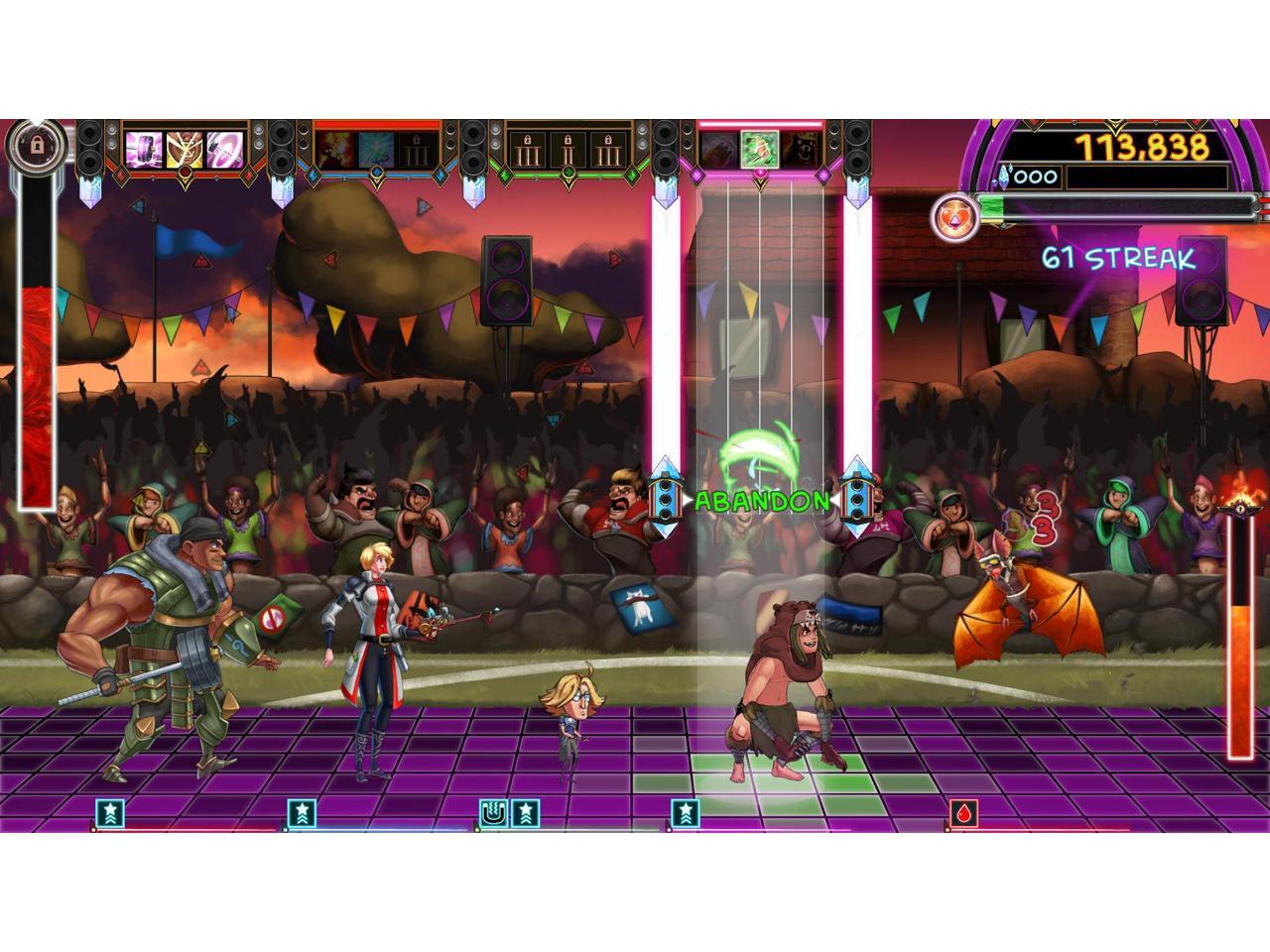Select the magnet buff icon
This screenshot has height=952, width=1270.
[x=492, y=813]
